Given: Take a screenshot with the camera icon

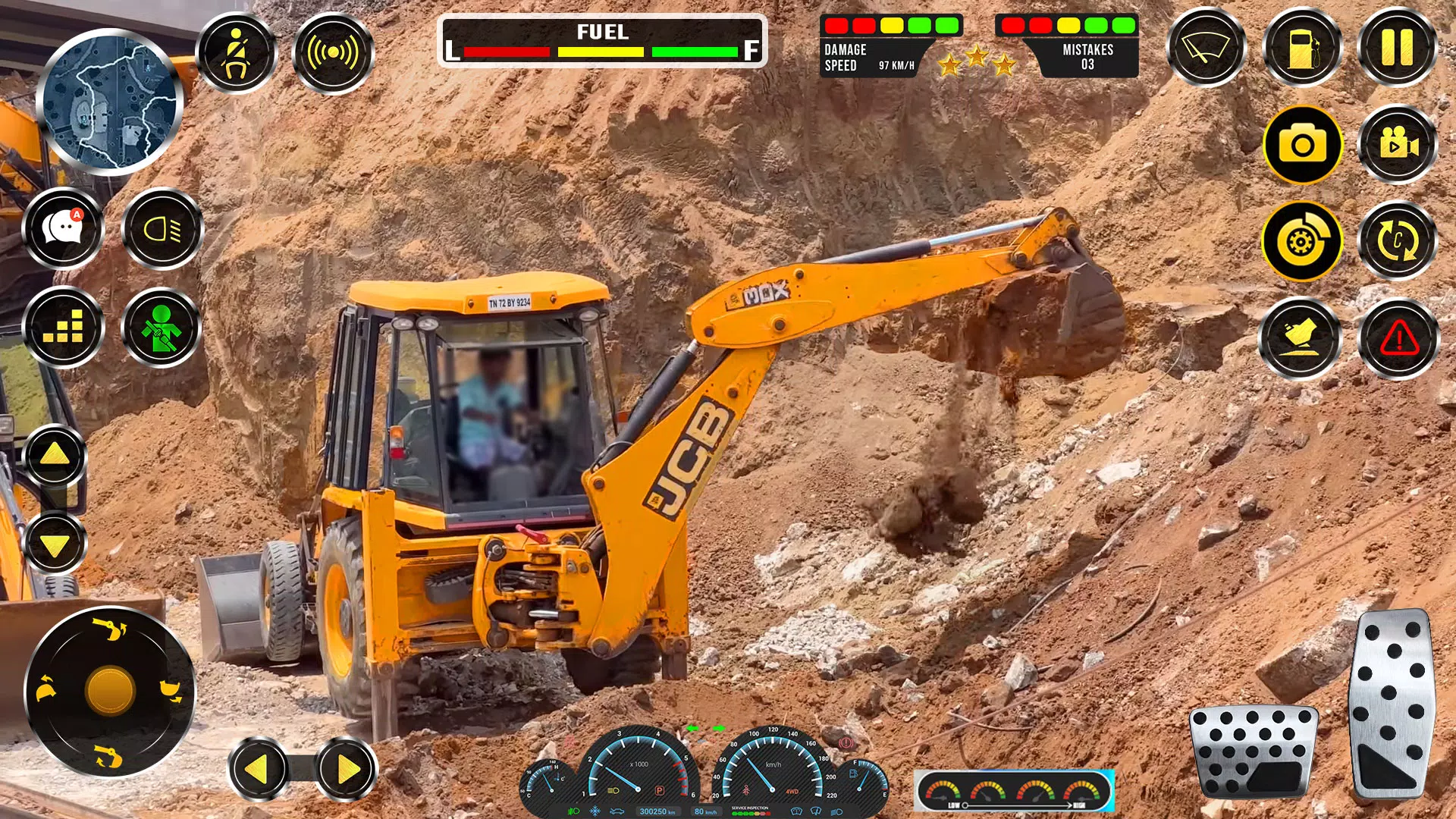Looking at the screenshot, I should click(1301, 144).
